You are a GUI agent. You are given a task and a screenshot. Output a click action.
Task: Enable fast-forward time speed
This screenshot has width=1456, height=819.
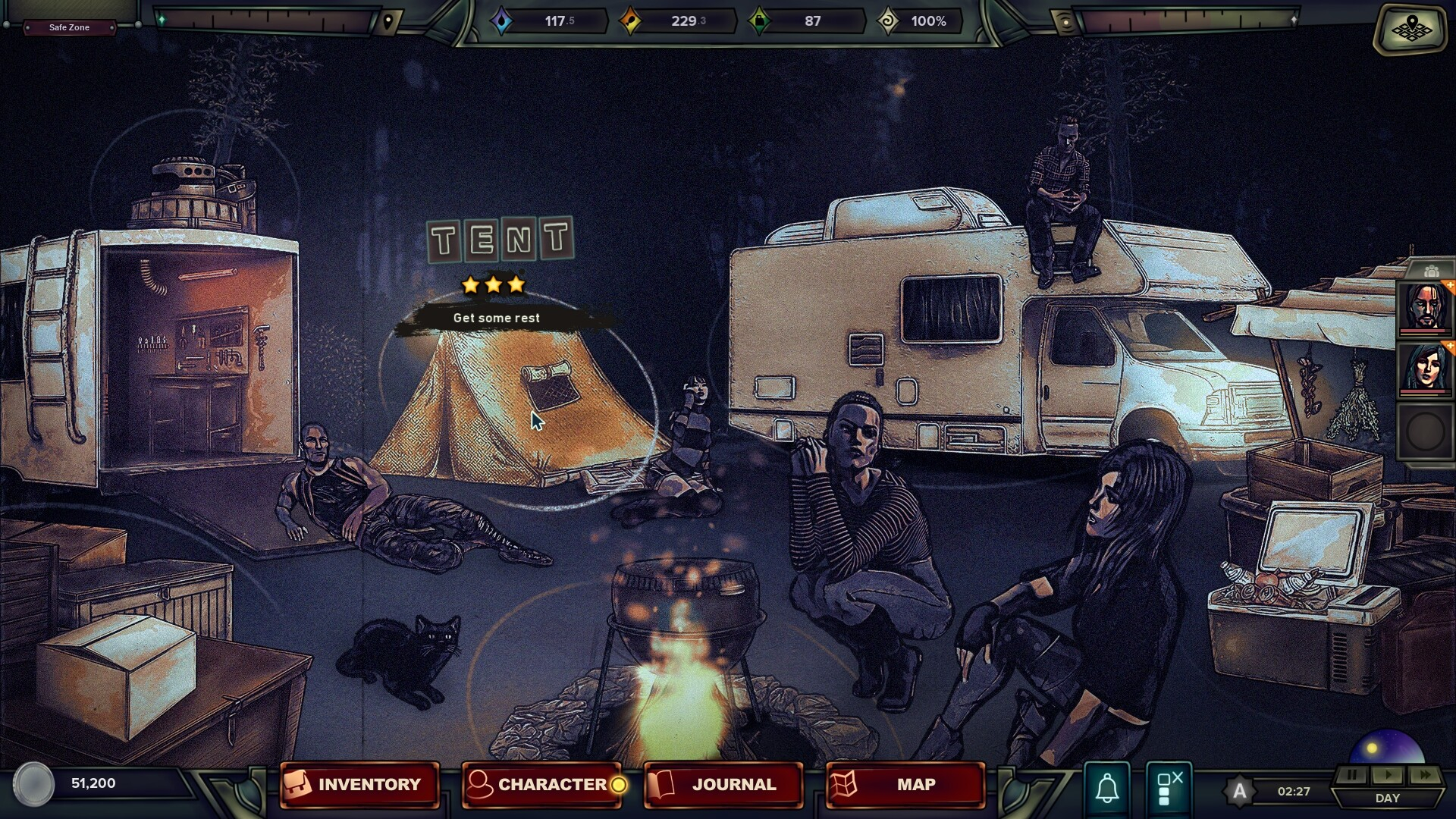[1424, 775]
